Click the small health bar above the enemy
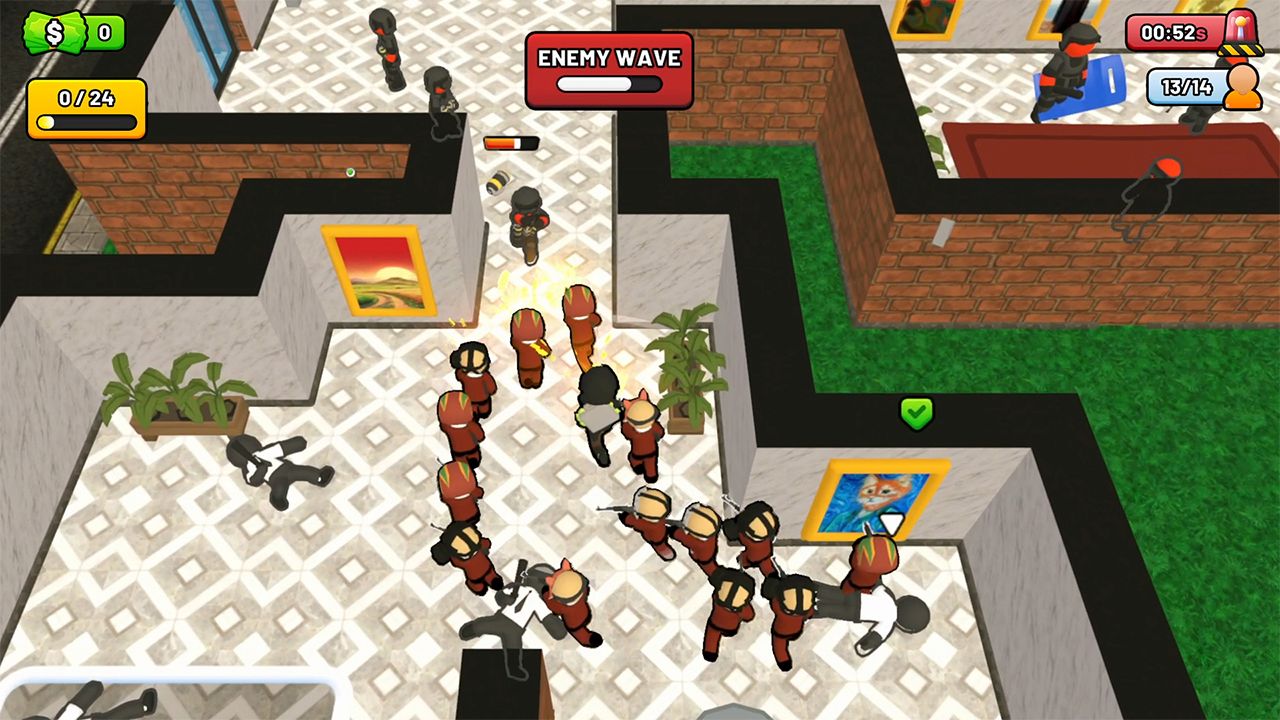The height and width of the screenshot is (720, 1280). tap(512, 141)
